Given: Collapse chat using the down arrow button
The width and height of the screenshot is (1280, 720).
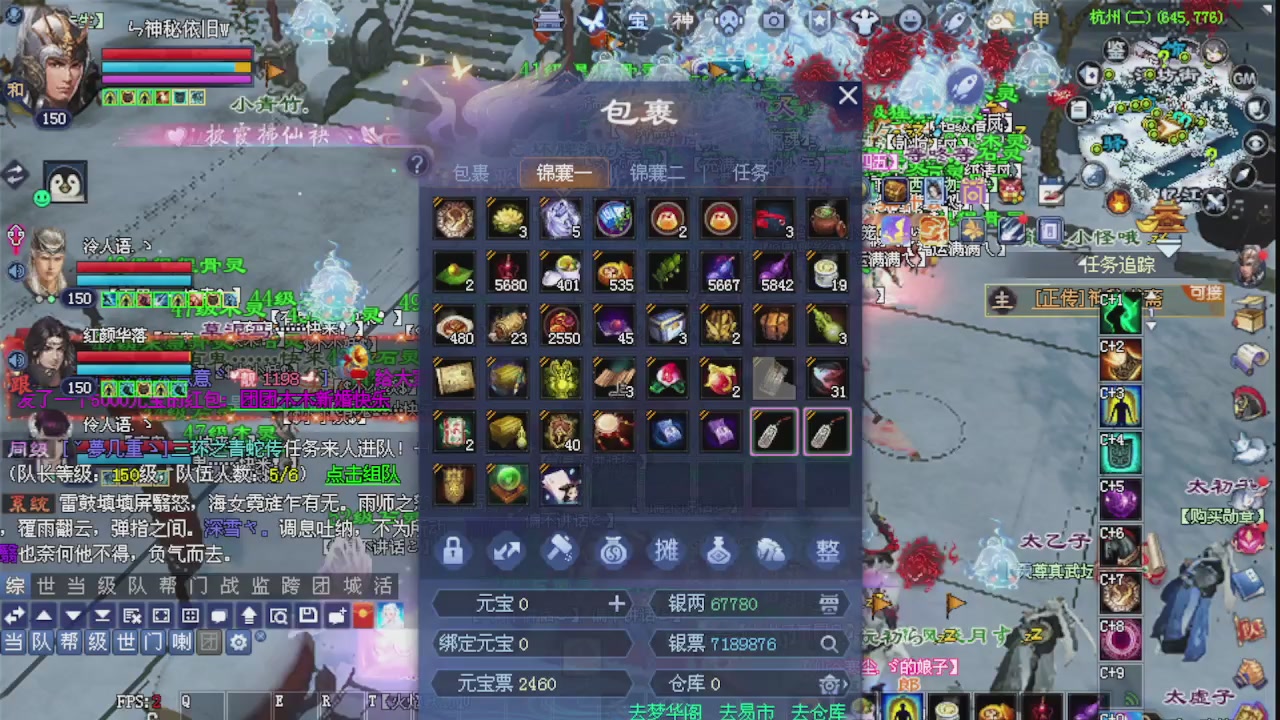Looking at the screenshot, I should click(72, 617).
